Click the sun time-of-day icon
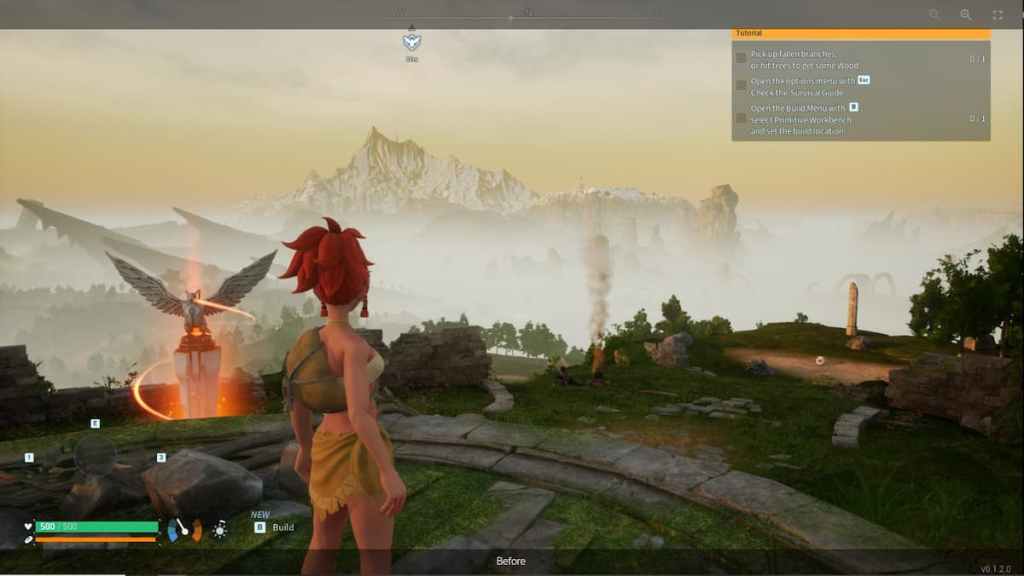This screenshot has height=576, width=1024. click(x=219, y=530)
